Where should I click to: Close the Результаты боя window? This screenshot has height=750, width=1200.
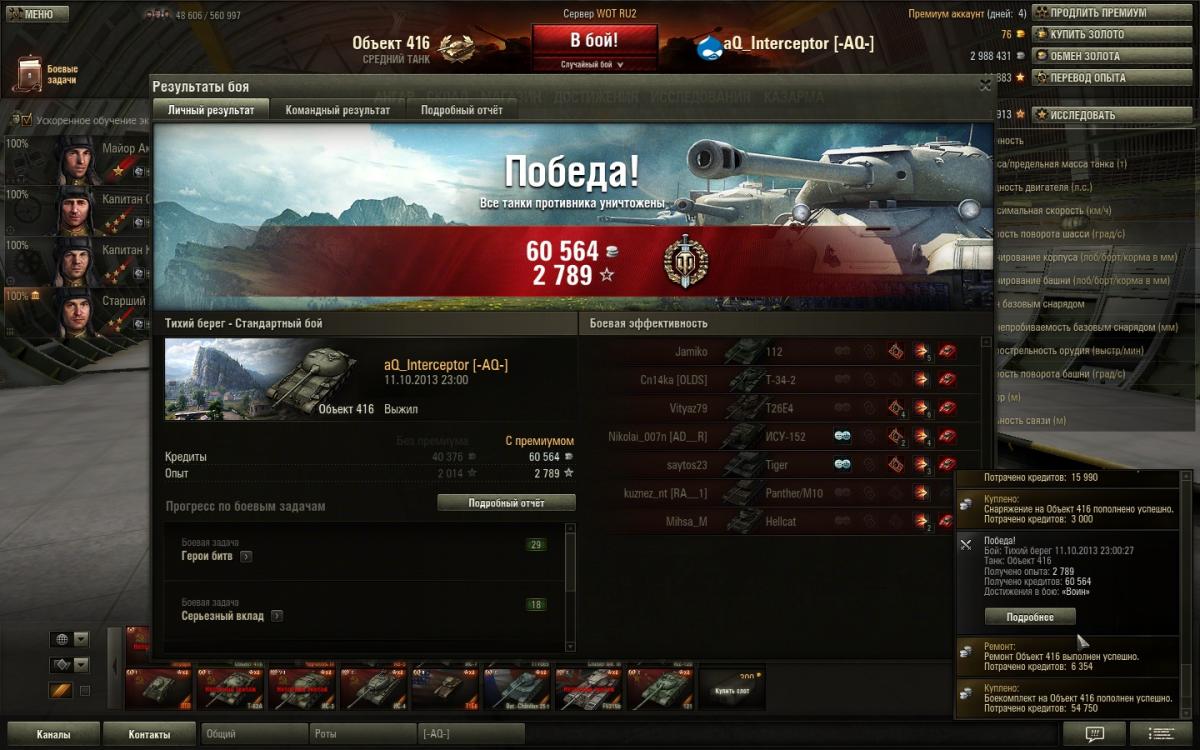tap(986, 86)
